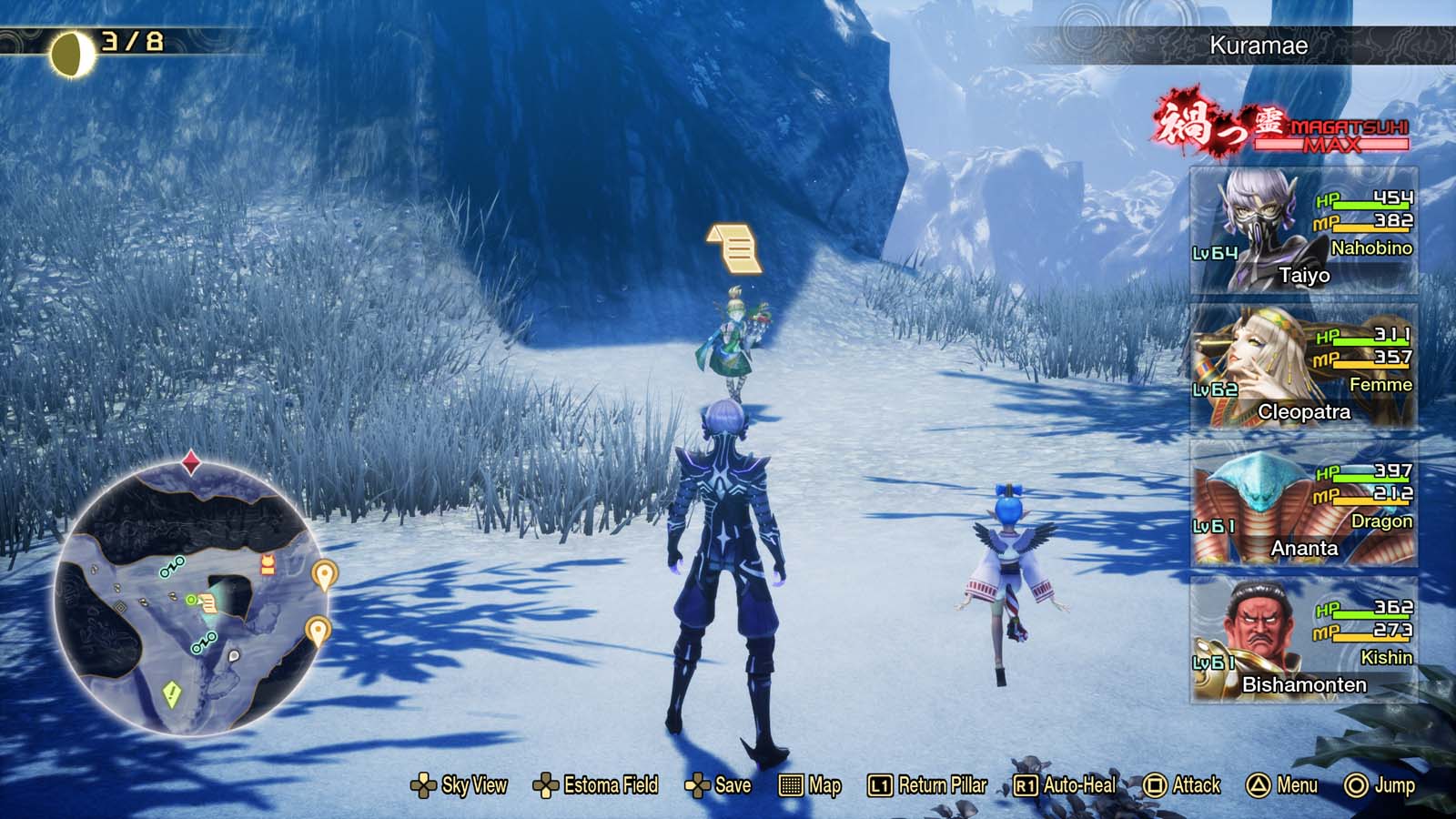Click the white location pin on the minimap
This screenshot has height=819, width=1456.
coord(233,655)
